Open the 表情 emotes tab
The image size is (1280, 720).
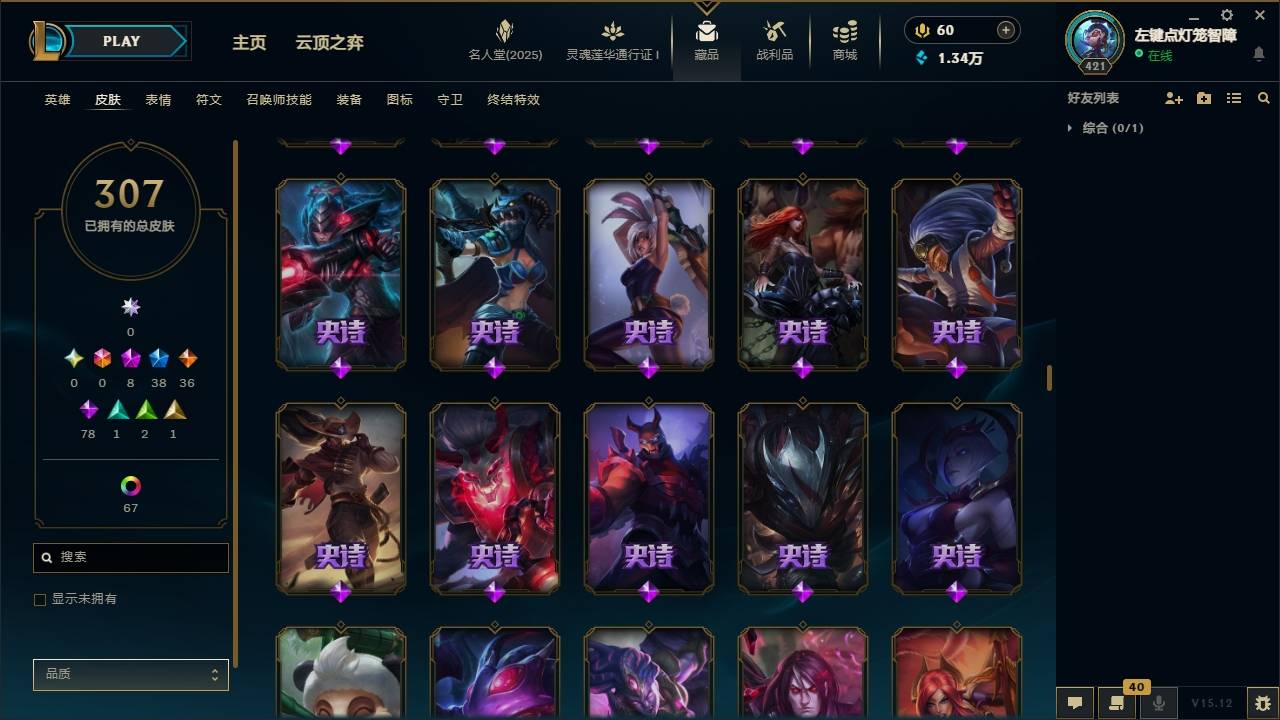pos(158,99)
